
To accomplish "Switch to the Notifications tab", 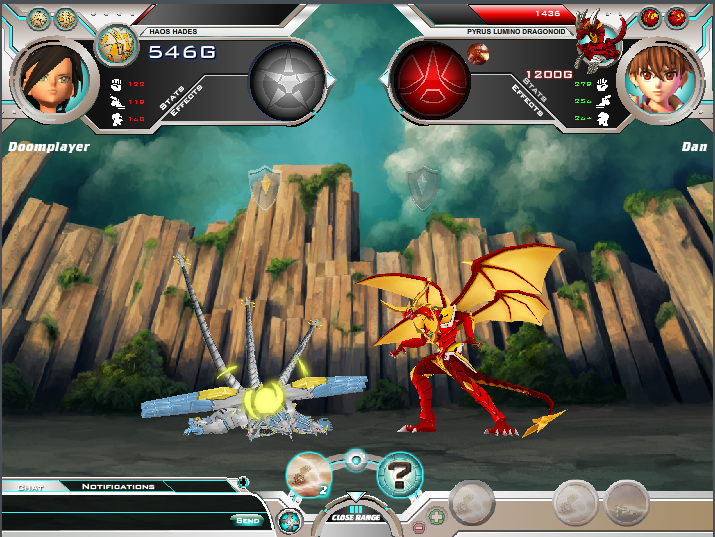I will [x=118, y=487].
